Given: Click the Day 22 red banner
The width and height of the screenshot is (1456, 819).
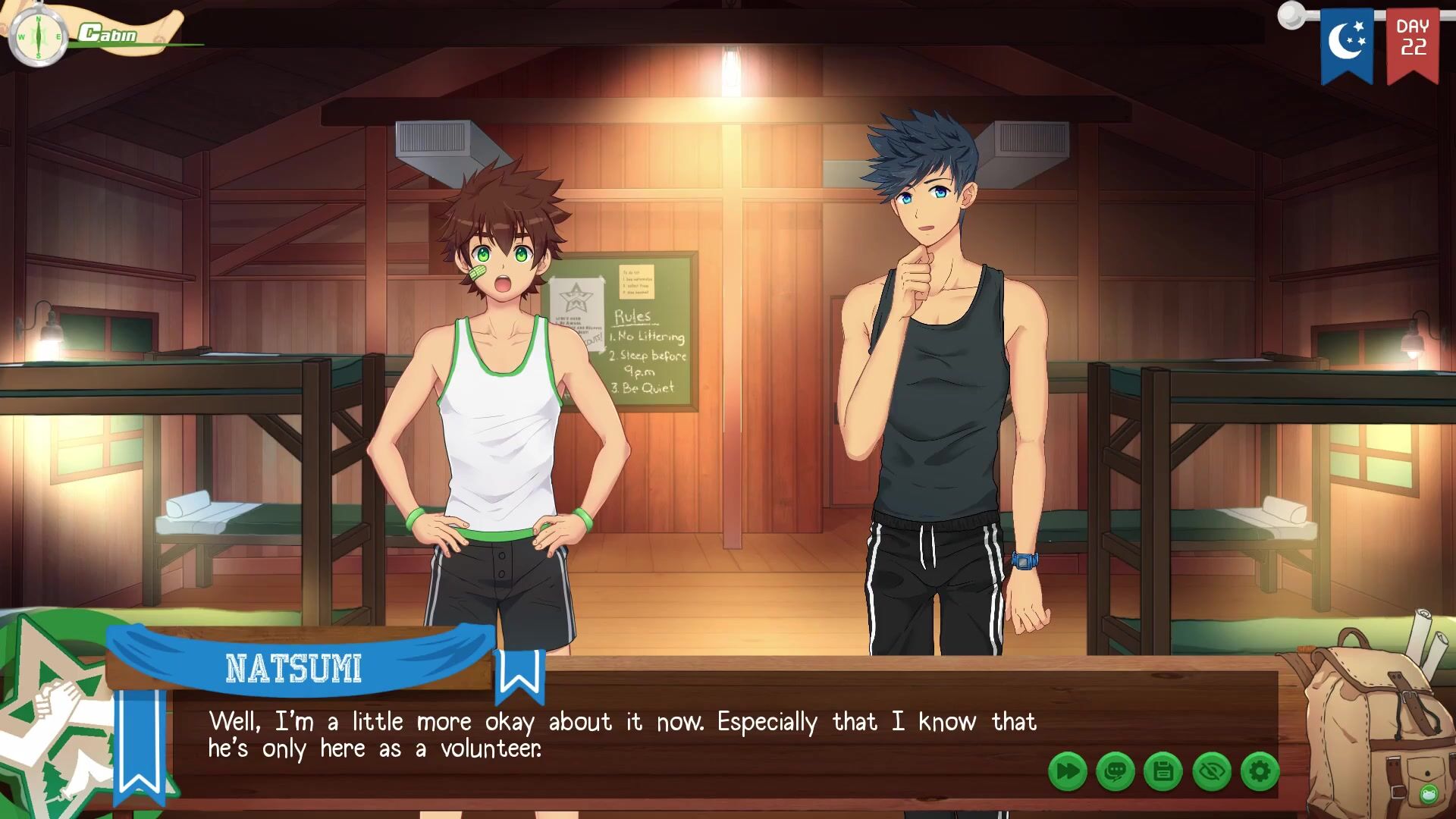Looking at the screenshot, I should pos(1413,42).
